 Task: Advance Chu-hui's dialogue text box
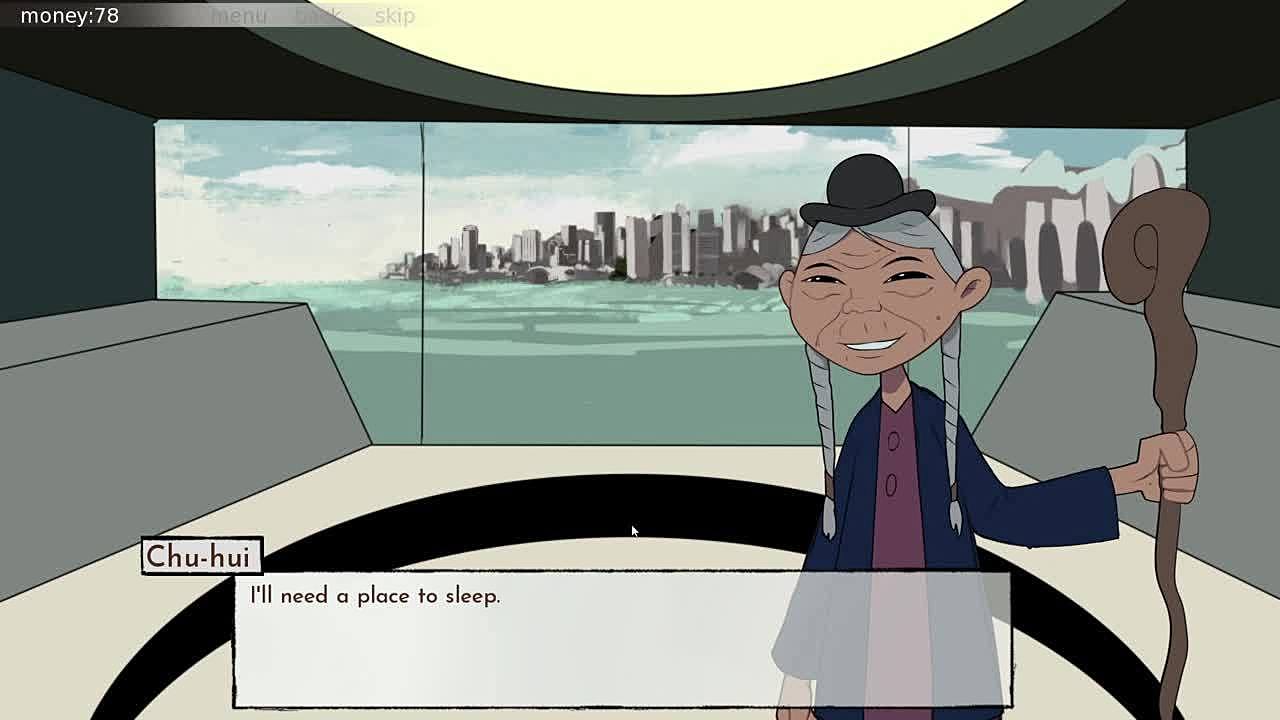(x=620, y=638)
